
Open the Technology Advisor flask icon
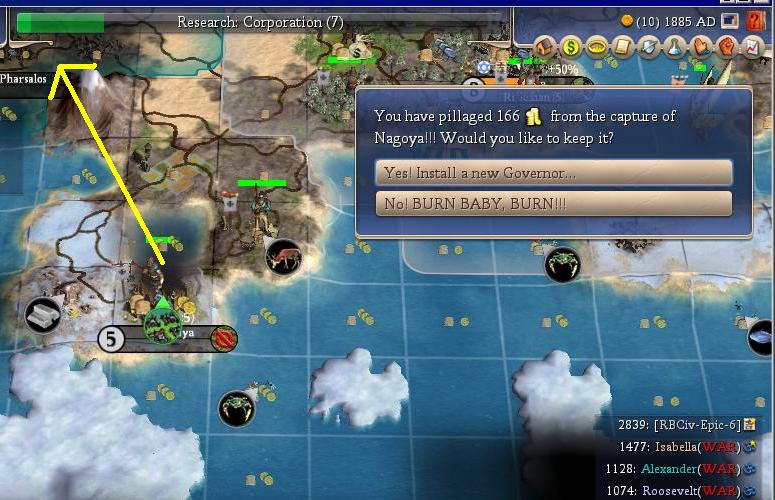coord(675,46)
